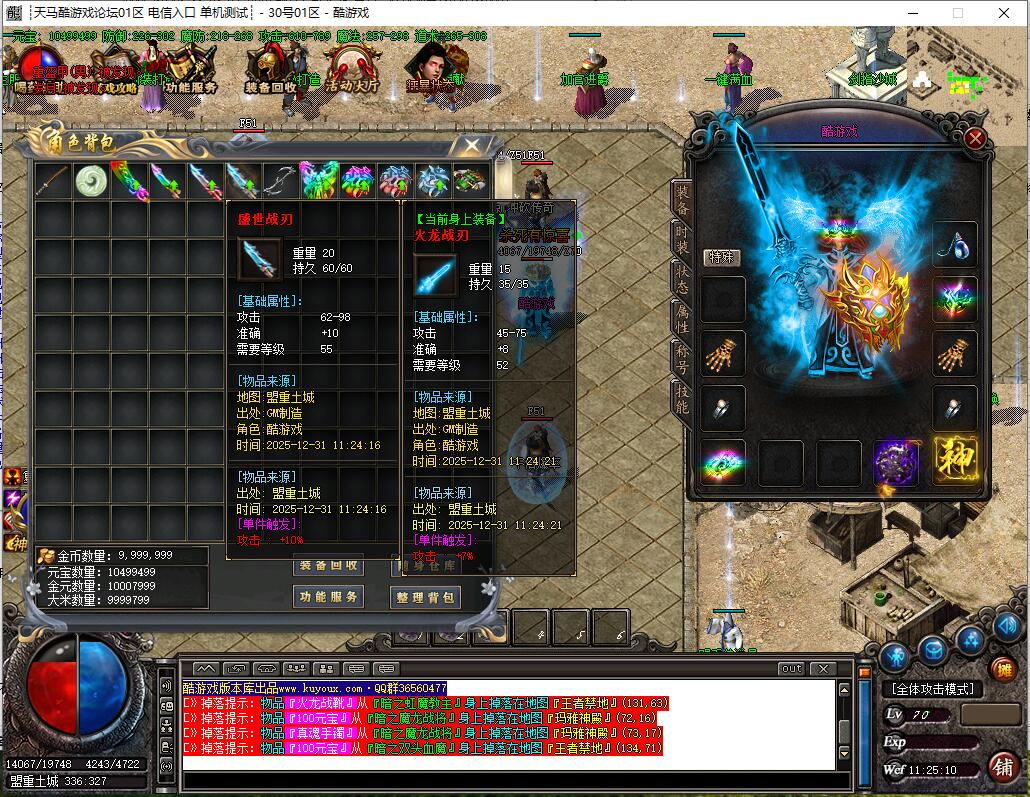Open the 铺 shop button
The image size is (1030, 797).
point(1002,766)
